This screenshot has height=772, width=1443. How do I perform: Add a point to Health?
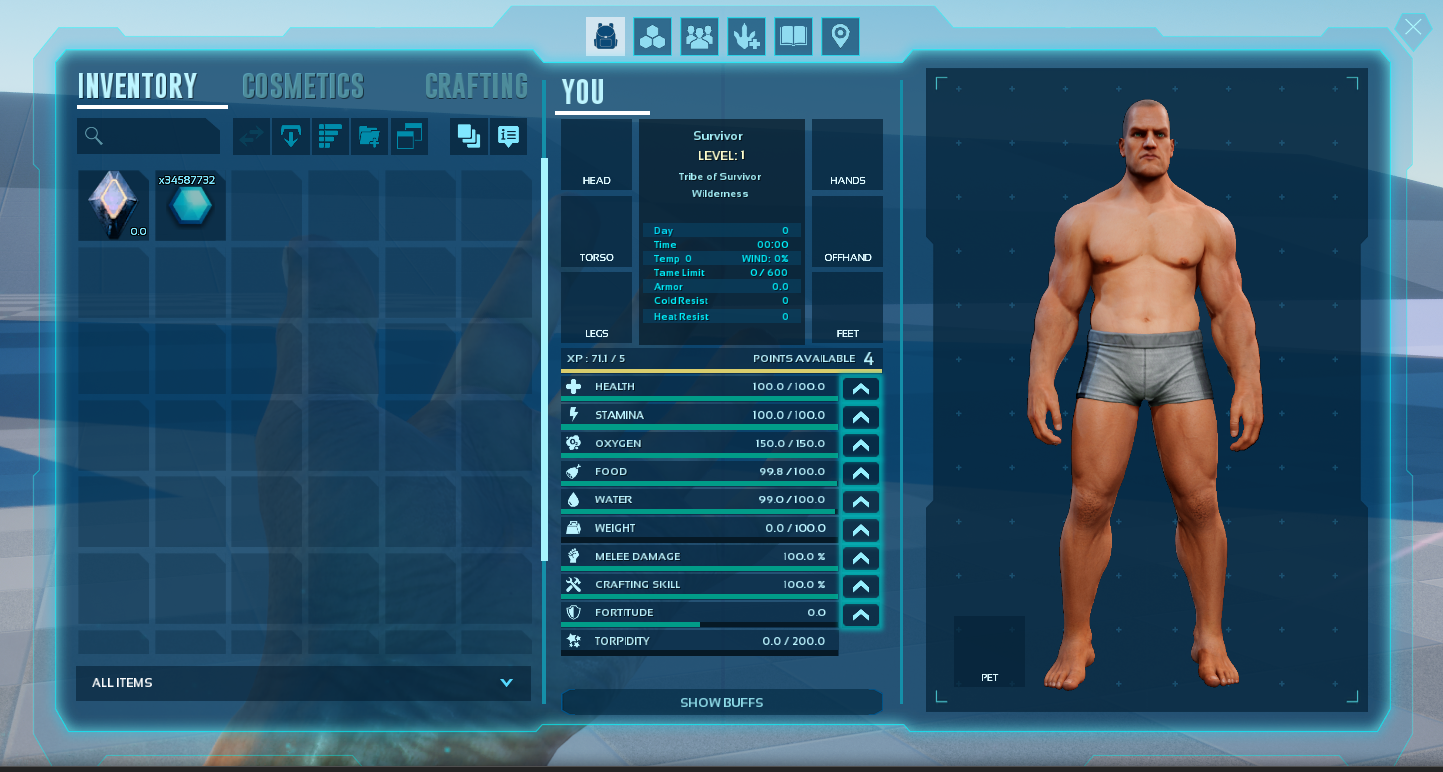[860, 389]
